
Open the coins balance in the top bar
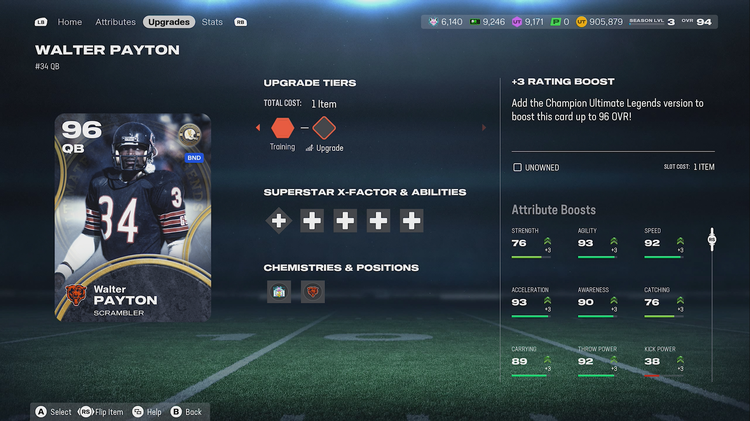click(x=600, y=21)
